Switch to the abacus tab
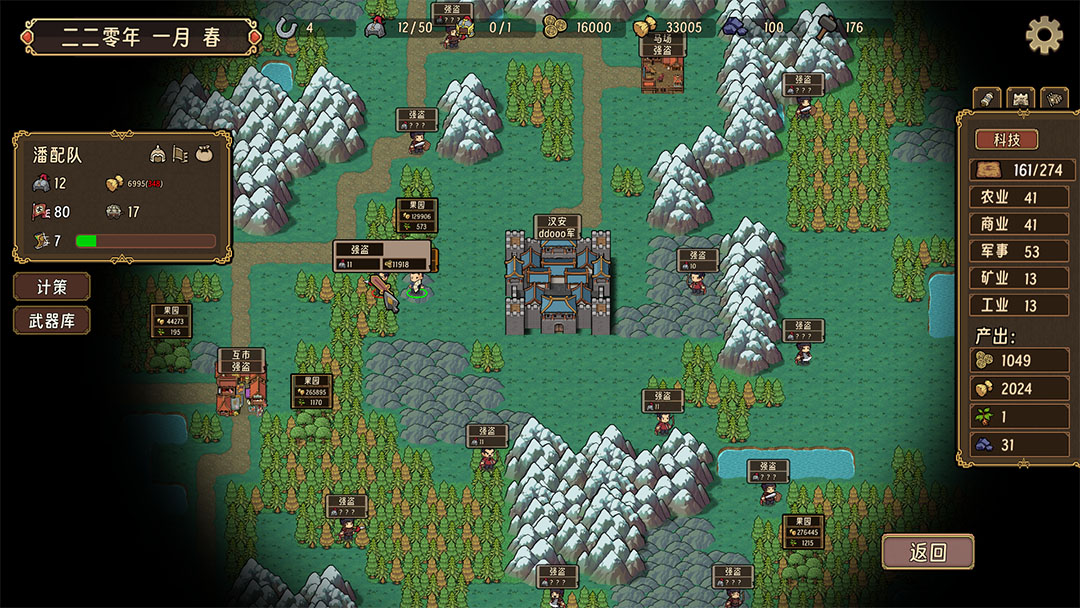Viewport: 1080px width, 608px height. pyautogui.click(x=1054, y=98)
